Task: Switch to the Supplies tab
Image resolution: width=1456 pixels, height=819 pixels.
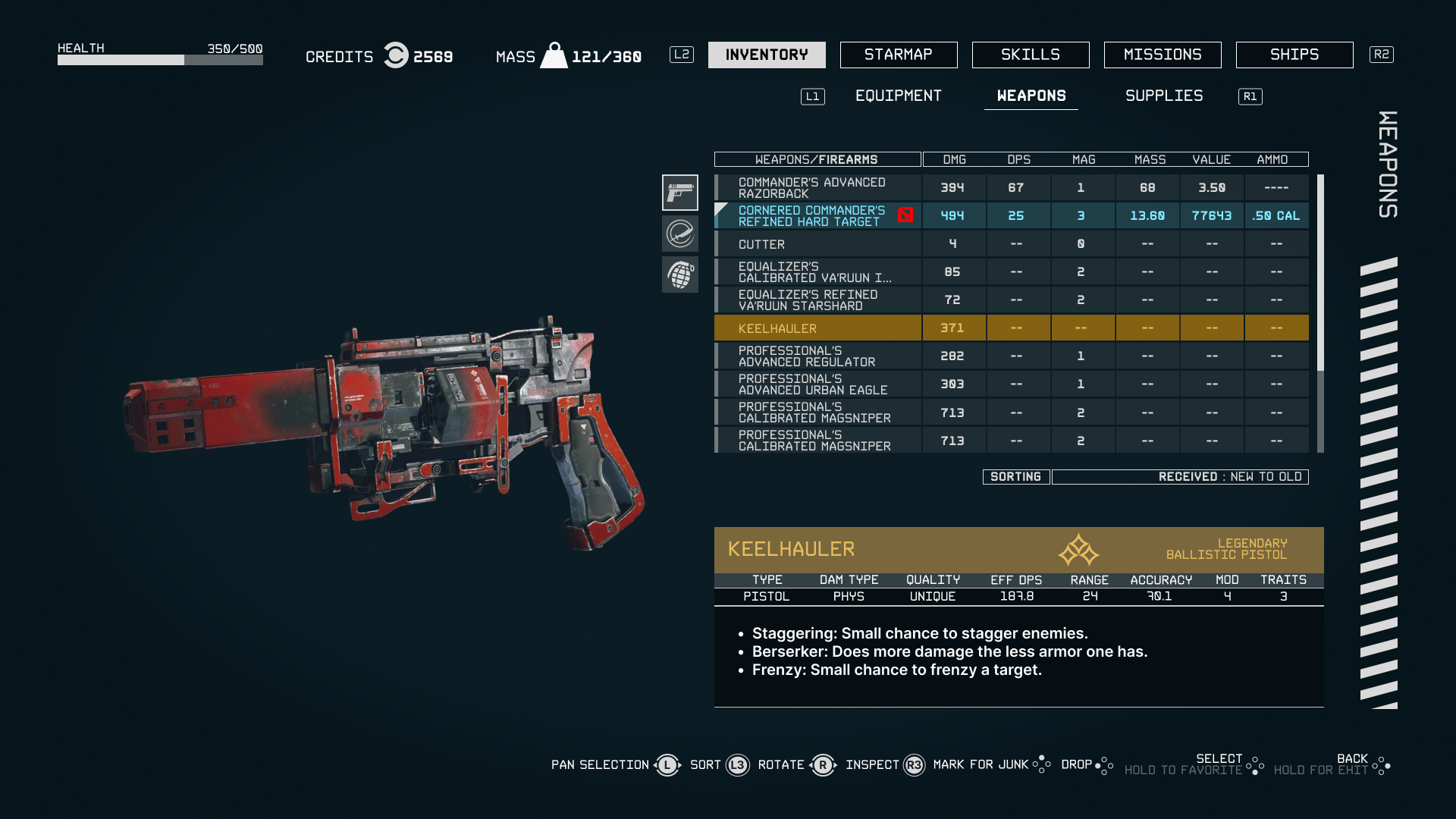Action: [1163, 96]
